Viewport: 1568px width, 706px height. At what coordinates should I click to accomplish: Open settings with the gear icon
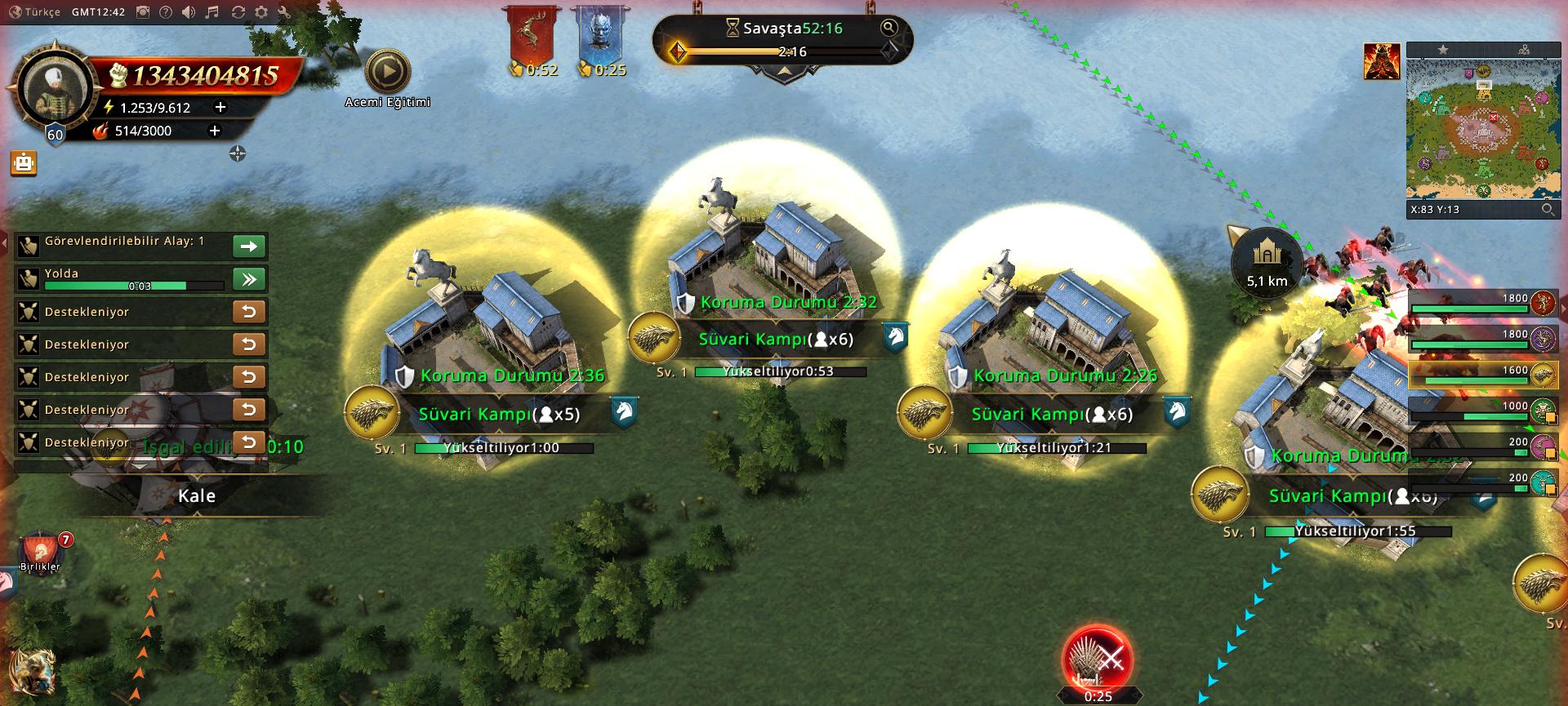[261, 12]
